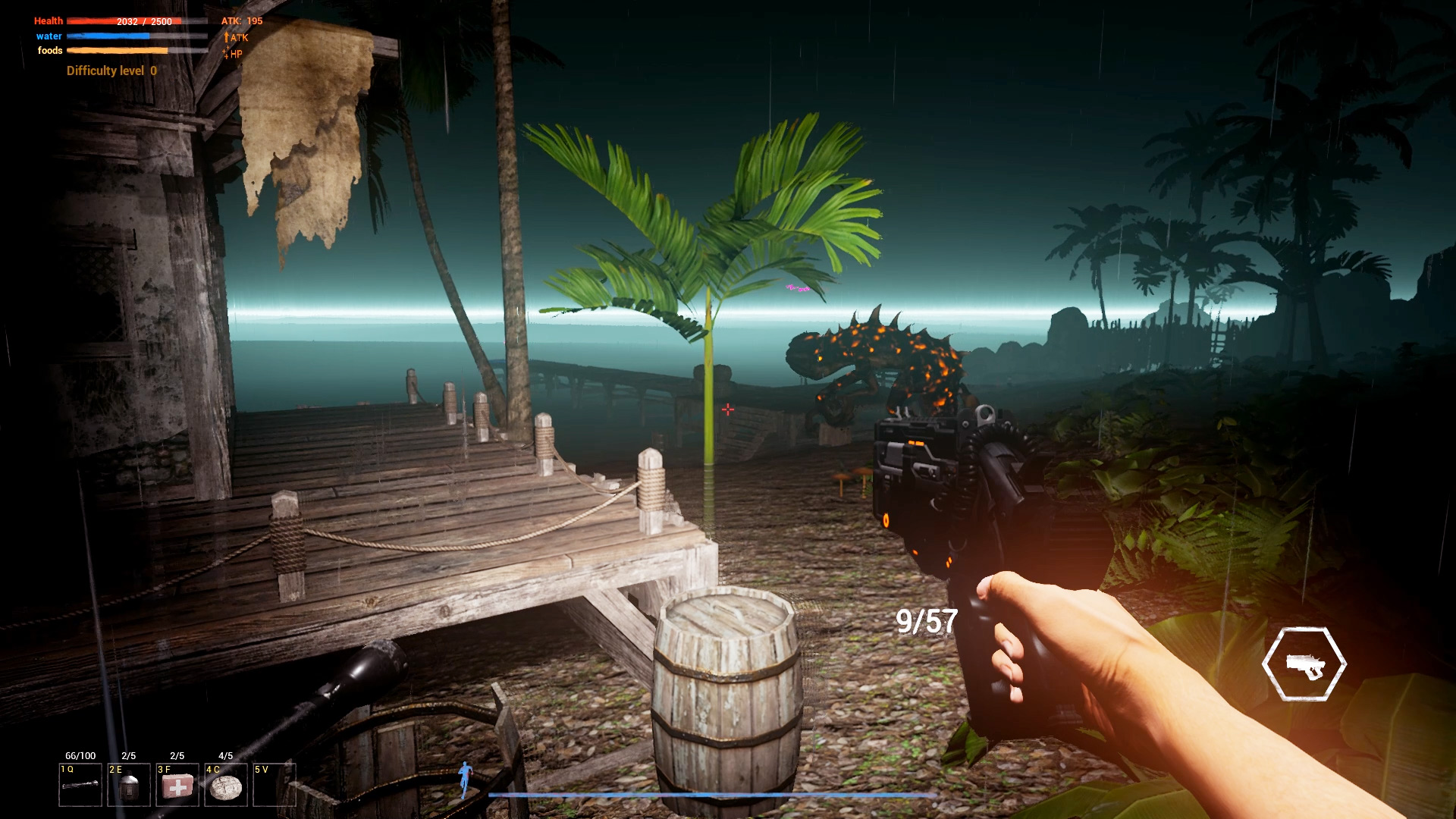
Task: Click the ATK upgrade arrow icon
Action: pos(226,37)
